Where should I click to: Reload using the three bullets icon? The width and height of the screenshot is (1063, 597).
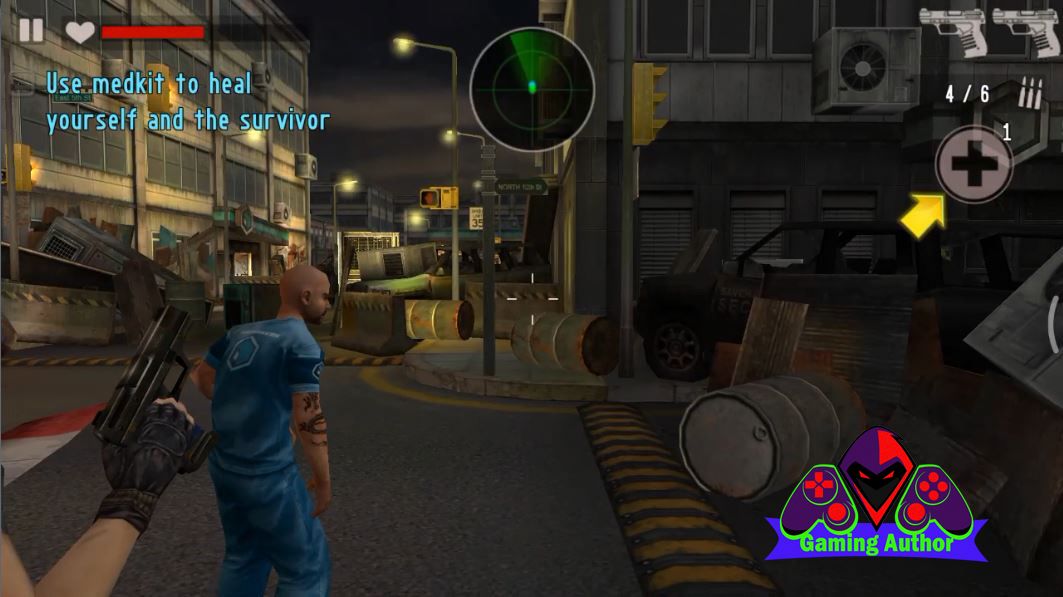(1029, 93)
